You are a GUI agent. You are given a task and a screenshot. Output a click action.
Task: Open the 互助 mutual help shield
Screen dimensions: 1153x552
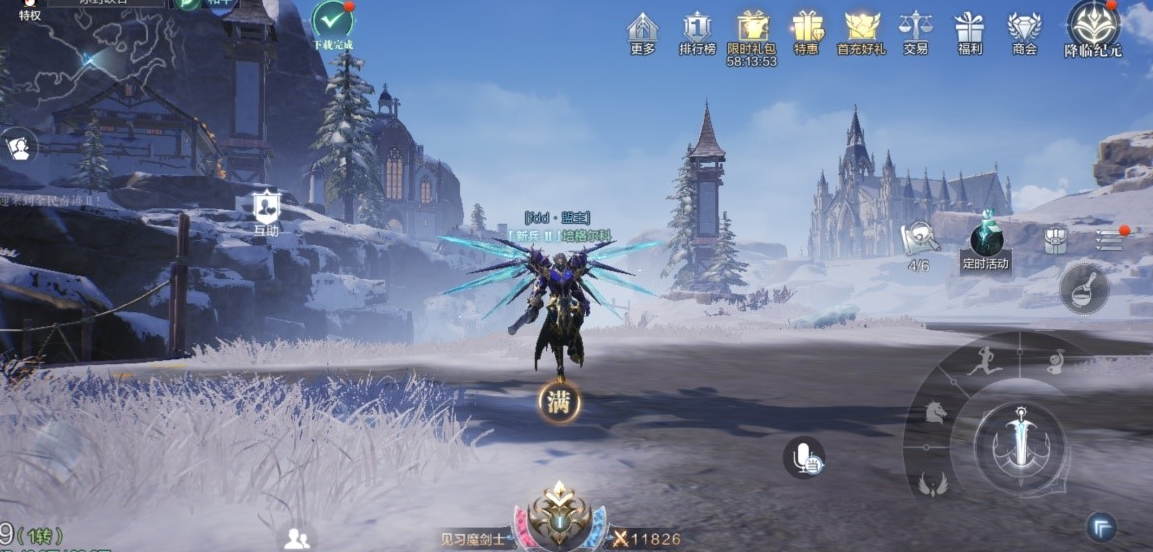click(266, 209)
